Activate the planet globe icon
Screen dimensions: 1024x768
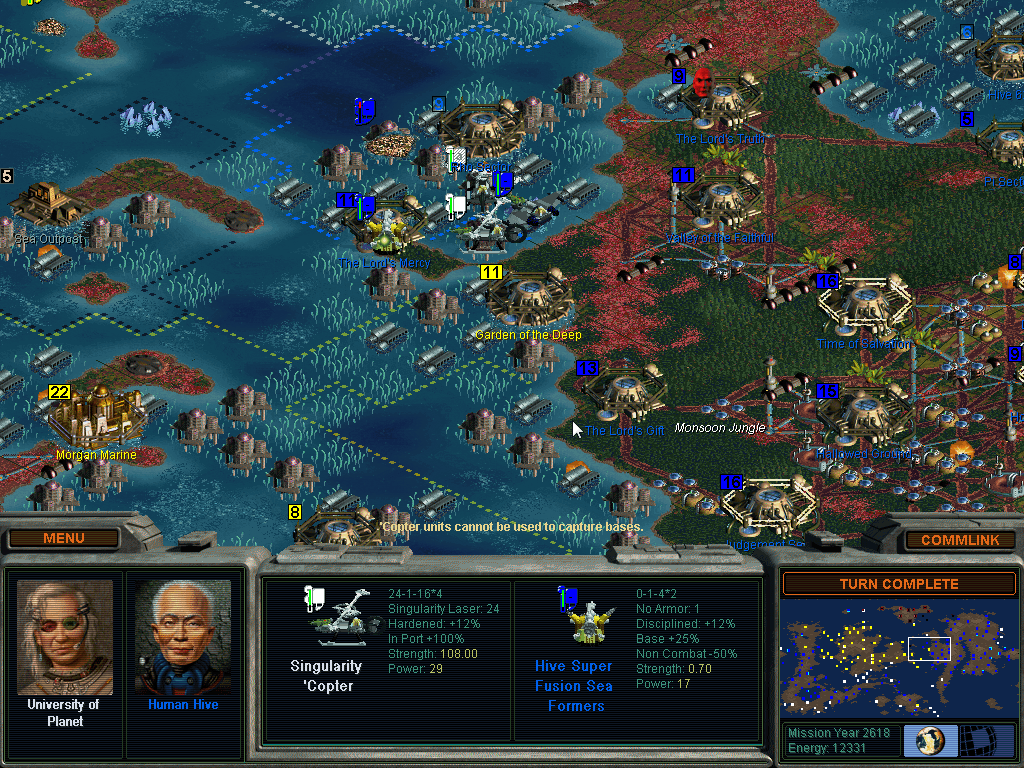(930, 741)
